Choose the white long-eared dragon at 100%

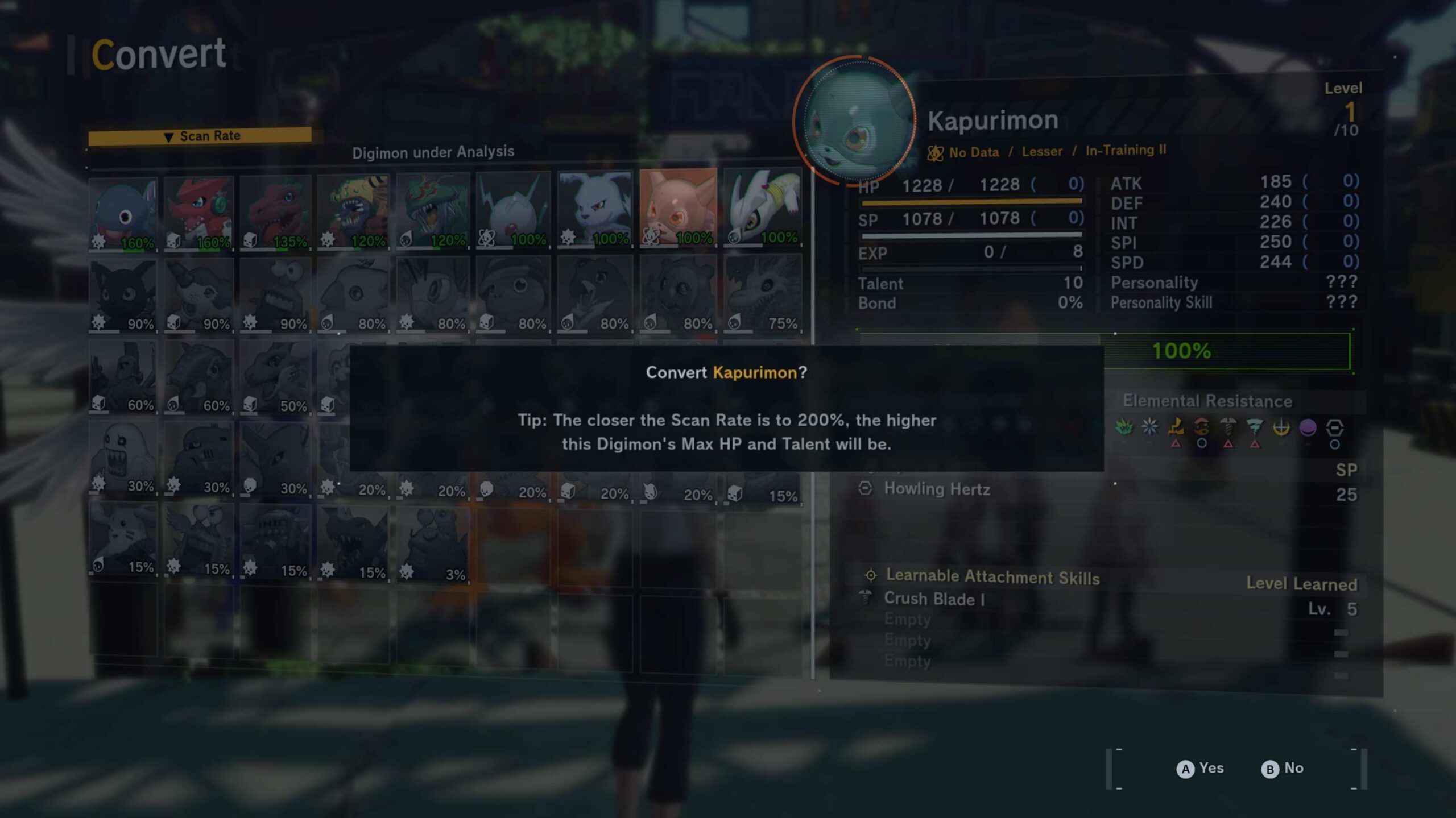[763, 208]
